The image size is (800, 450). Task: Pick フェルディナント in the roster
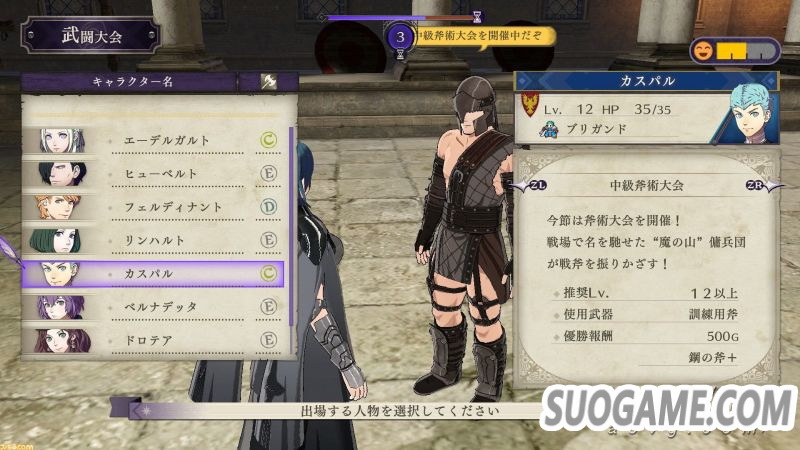(x=160, y=207)
